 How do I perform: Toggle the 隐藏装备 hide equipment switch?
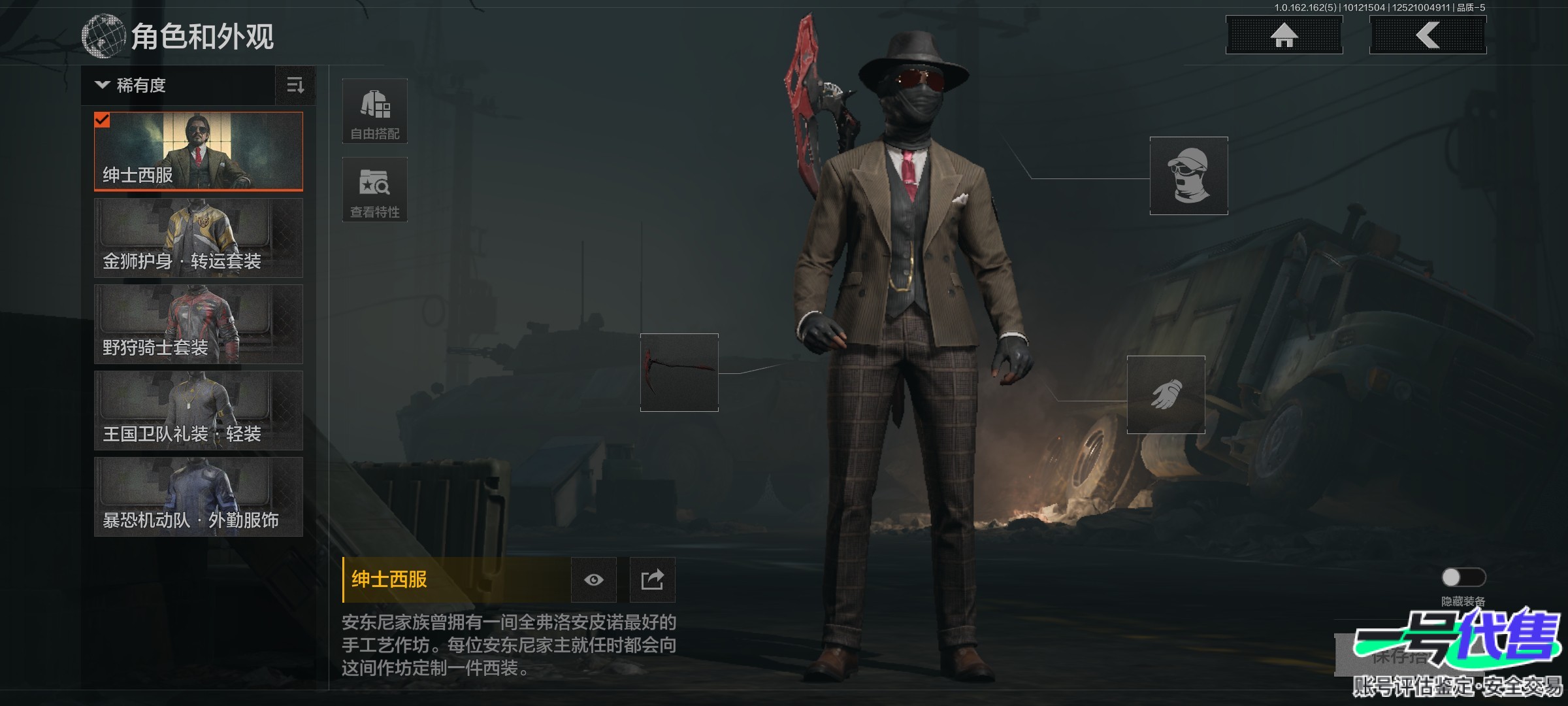tap(1463, 577)
